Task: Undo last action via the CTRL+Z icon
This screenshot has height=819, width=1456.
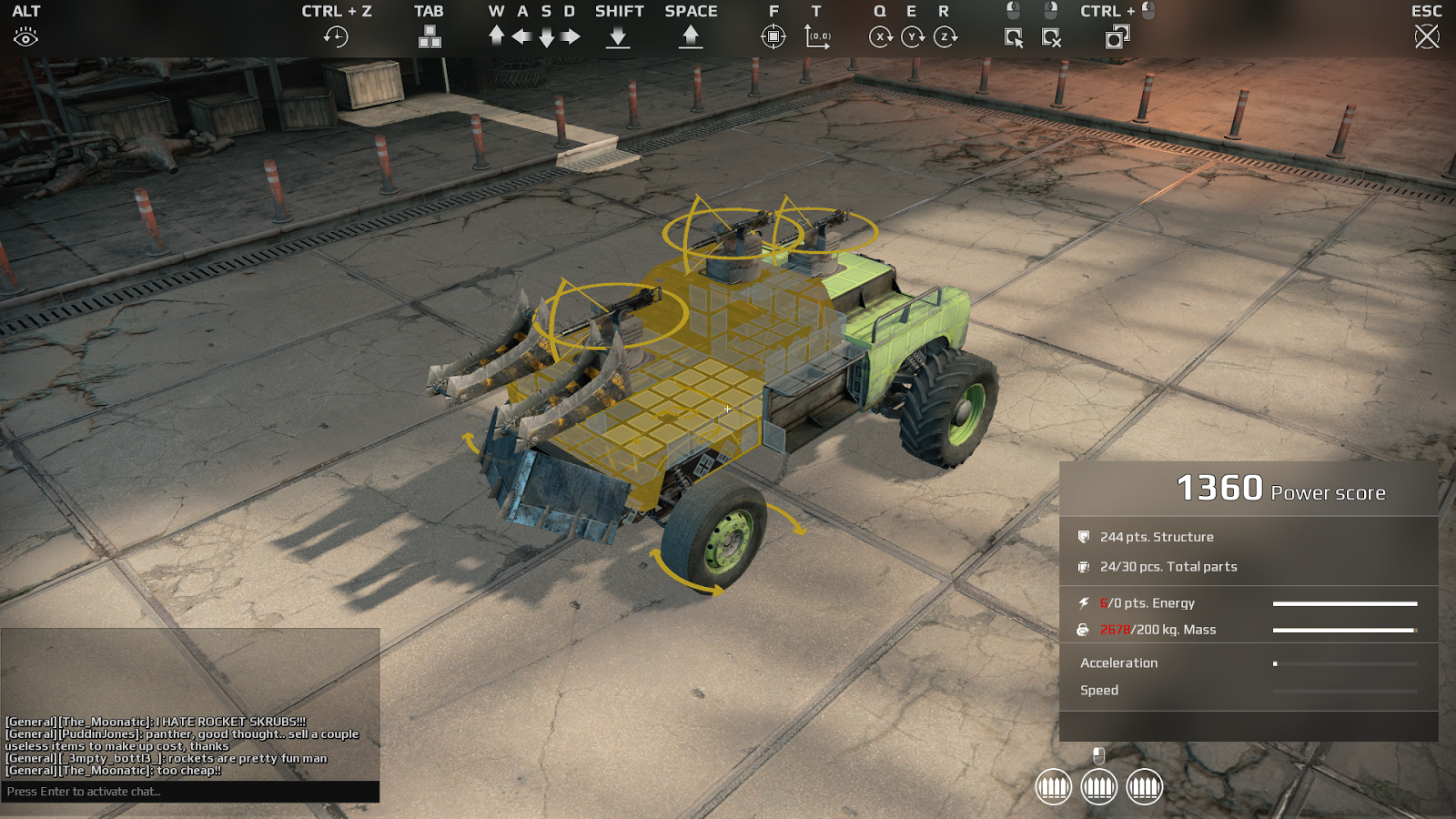Action: click(x=338, y=35)
